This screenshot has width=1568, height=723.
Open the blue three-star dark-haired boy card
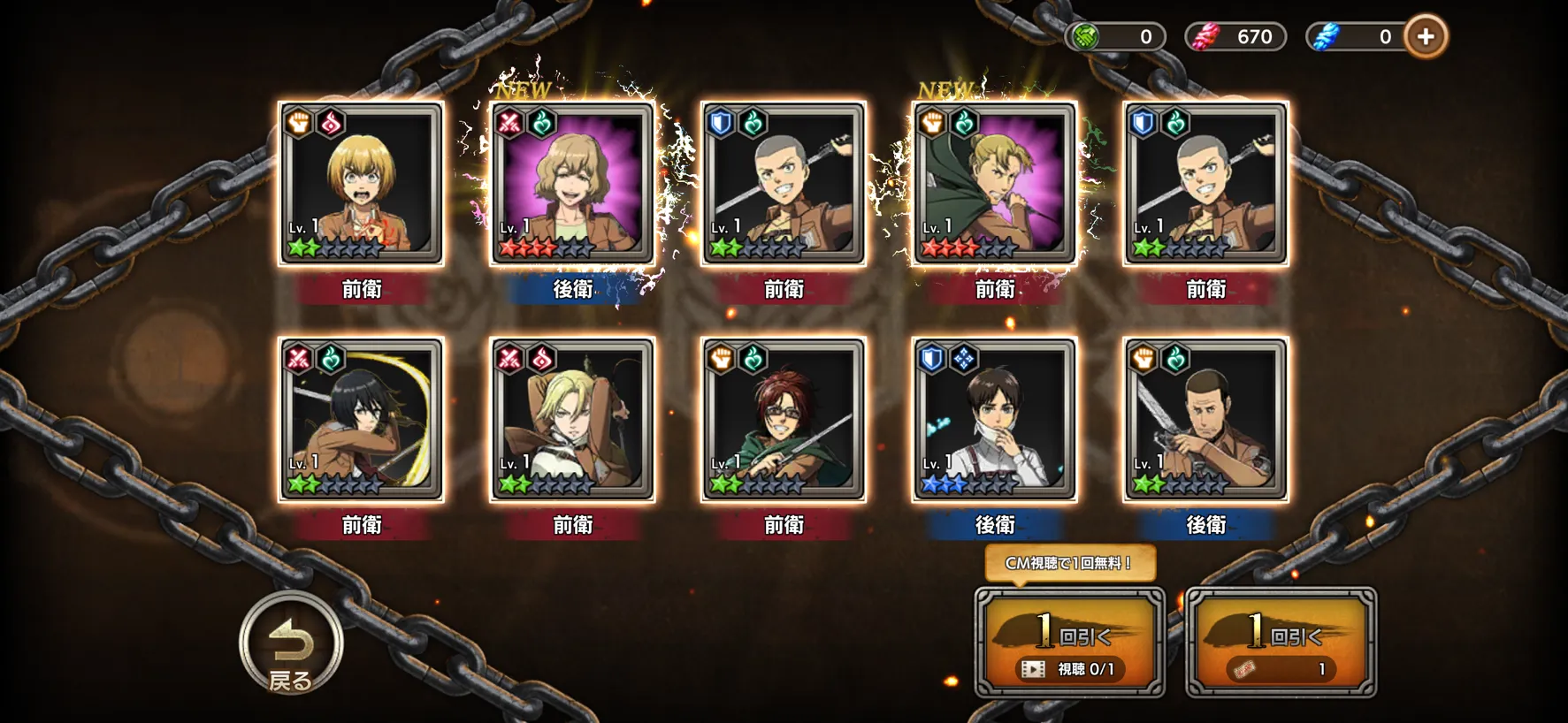994,419
